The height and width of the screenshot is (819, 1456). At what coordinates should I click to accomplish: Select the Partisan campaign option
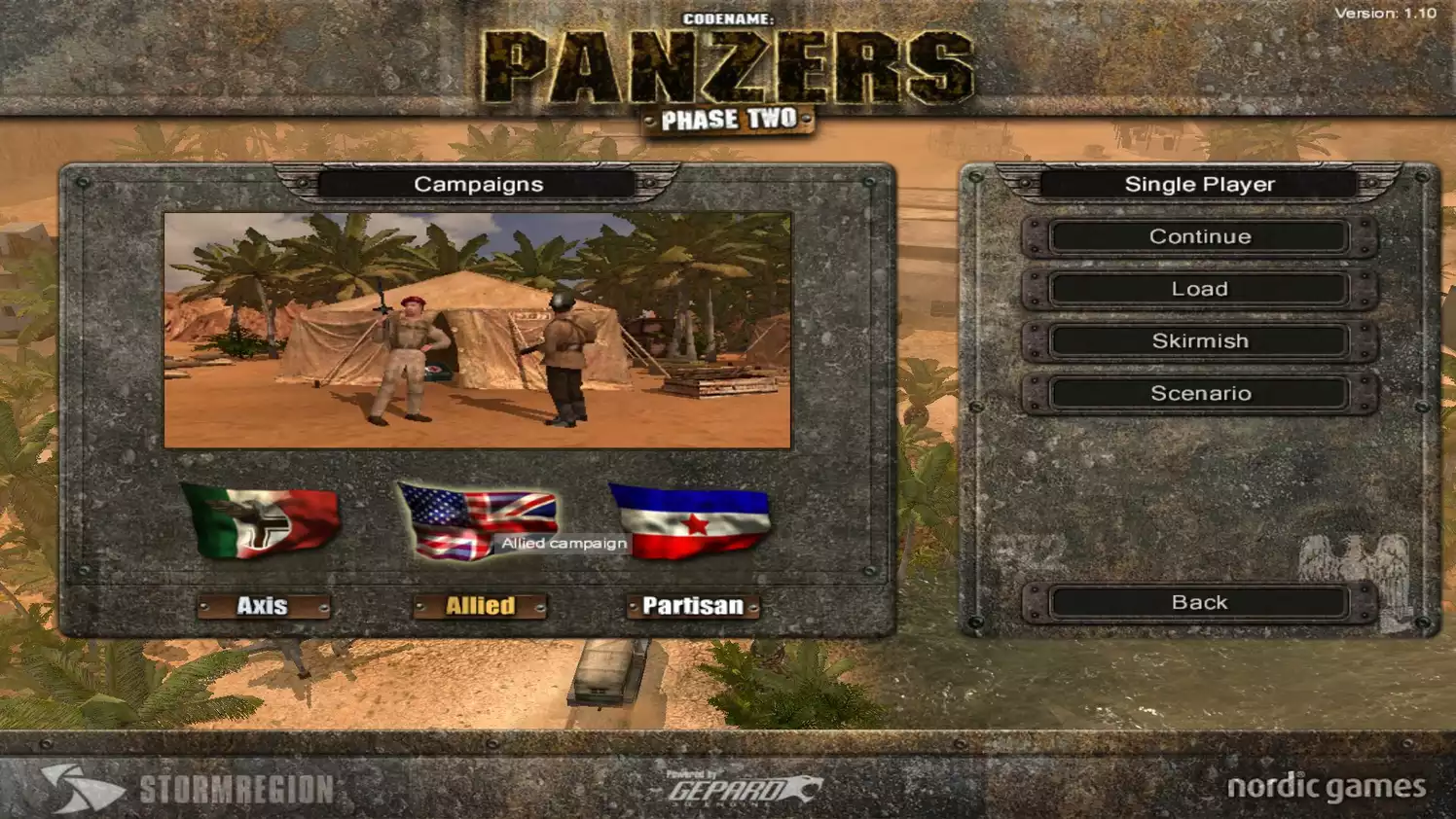(x=692, y=605)
